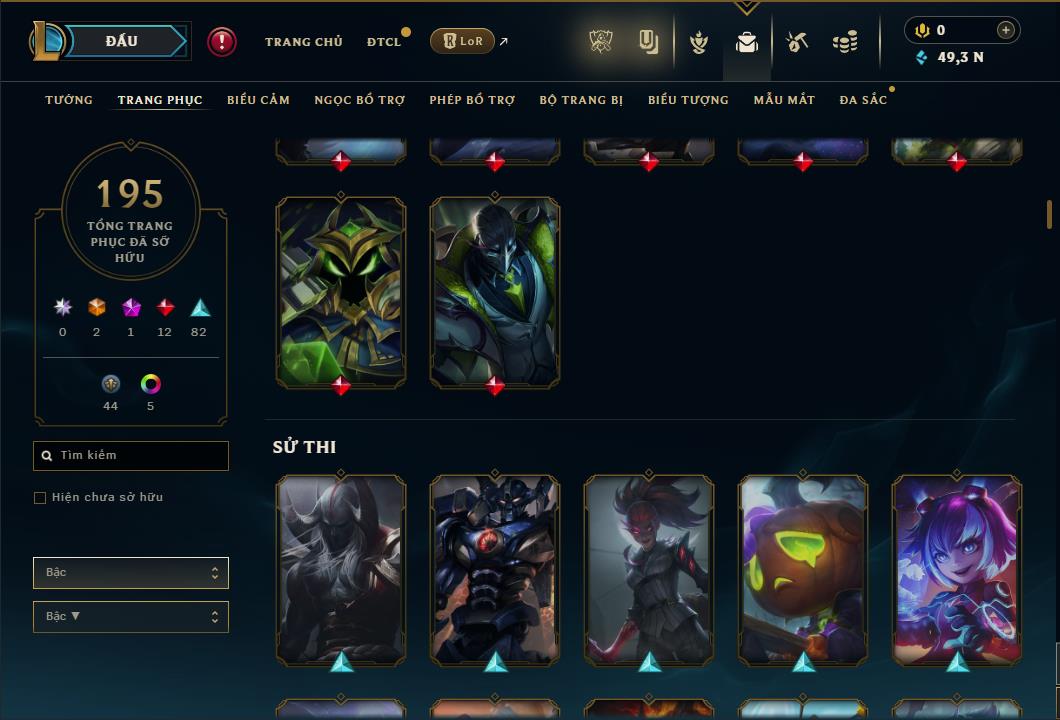
Task: Switch to the MẪU MẮT tab
Action: pyautogui.click(x=784, y=100)
